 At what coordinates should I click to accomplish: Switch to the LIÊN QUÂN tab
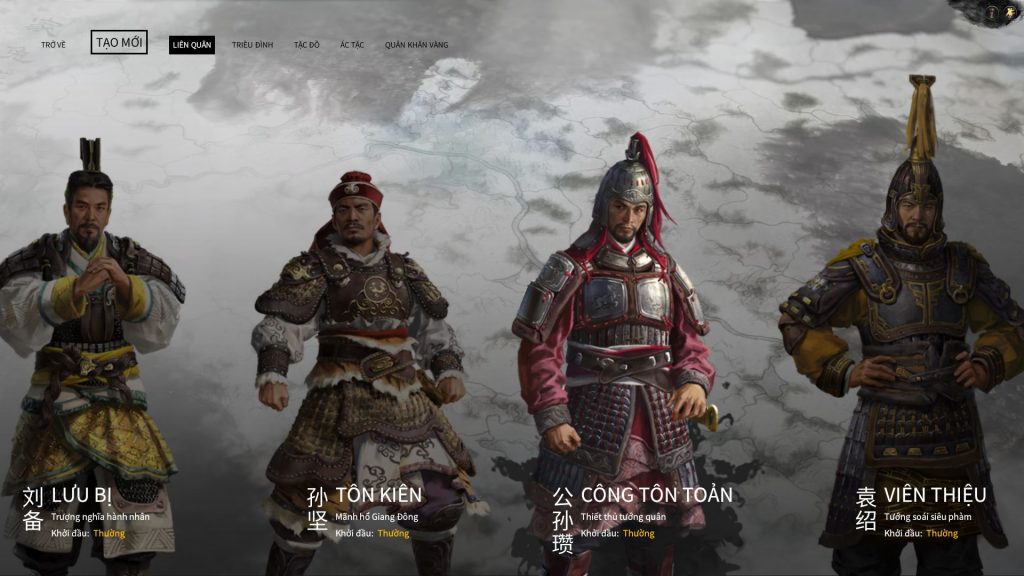click(x=191, y=45)
